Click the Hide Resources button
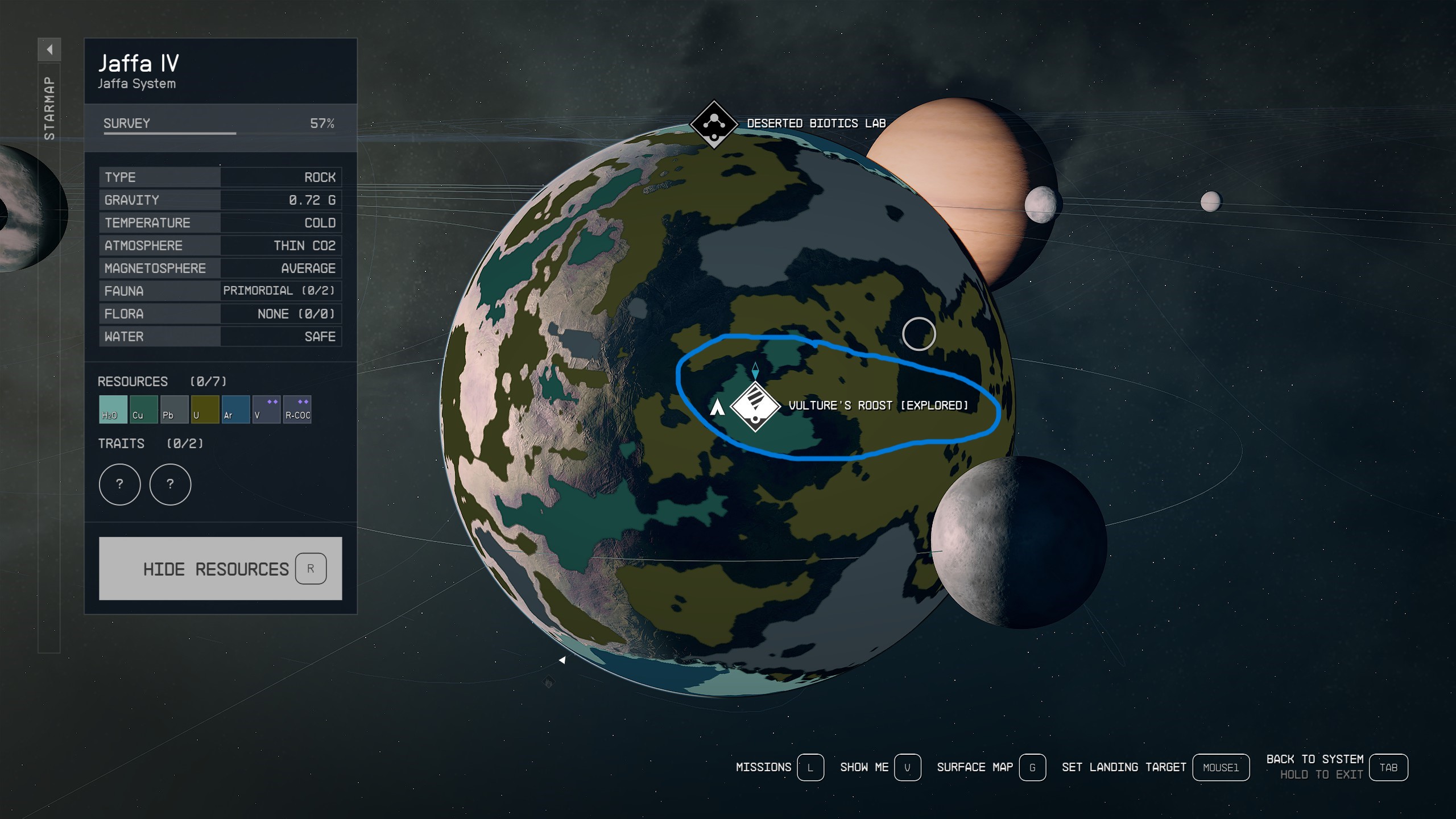The image size is (1456, 819). tap(220, 568)
